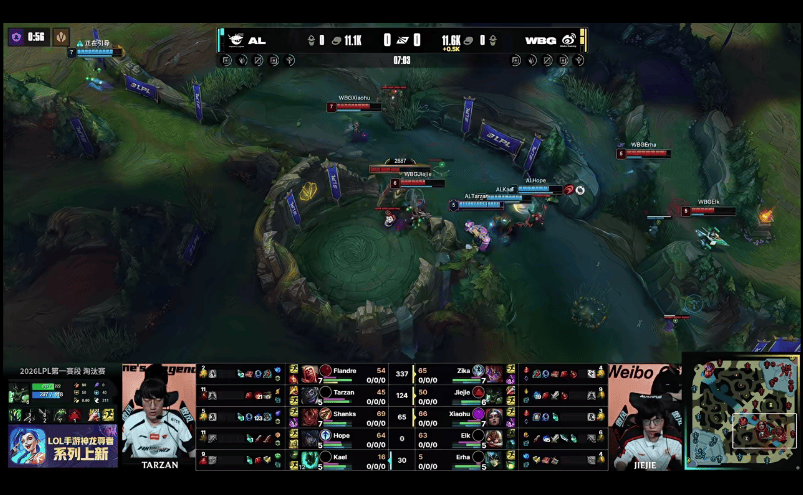
Task: Select Zika's row on the scoreboard
Action: (x=462, y=372)
